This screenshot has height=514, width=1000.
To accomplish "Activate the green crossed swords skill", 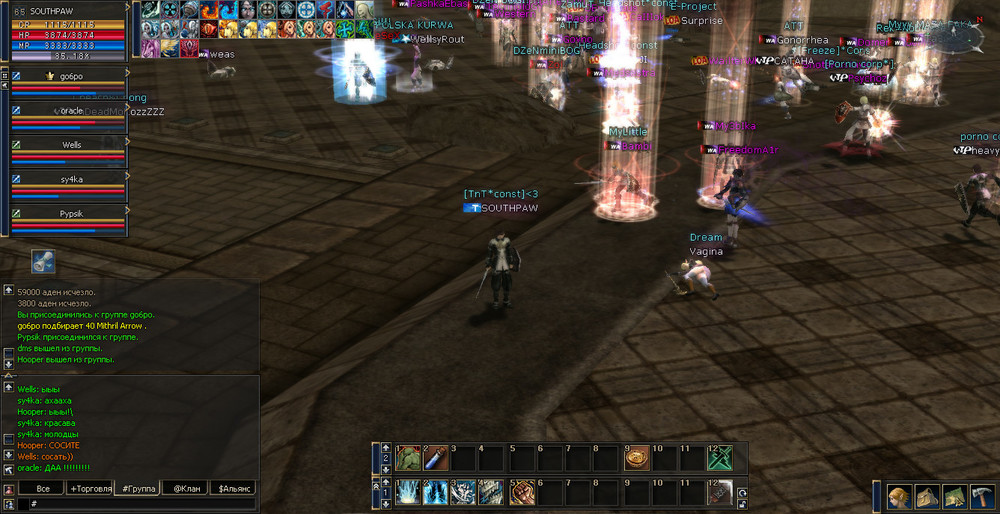I will (x=720, y=458).
